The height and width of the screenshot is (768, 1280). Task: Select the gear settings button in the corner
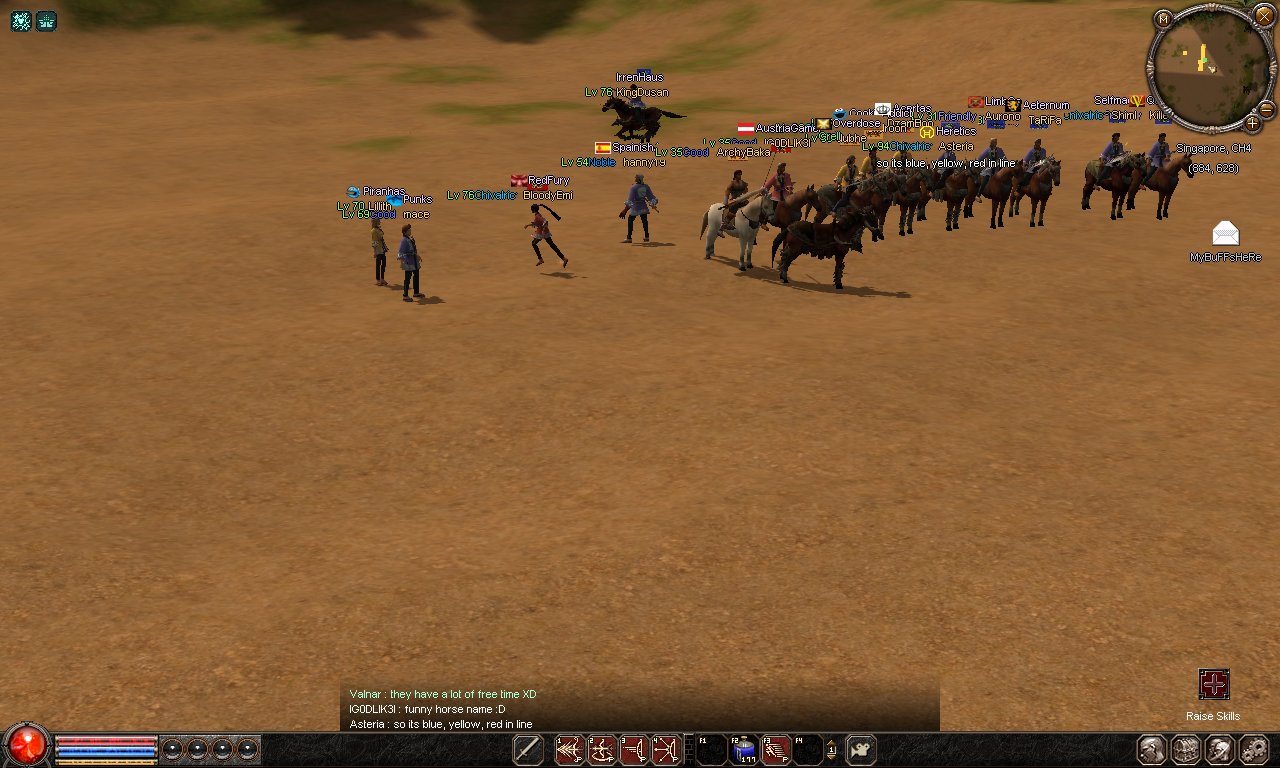1254,749
